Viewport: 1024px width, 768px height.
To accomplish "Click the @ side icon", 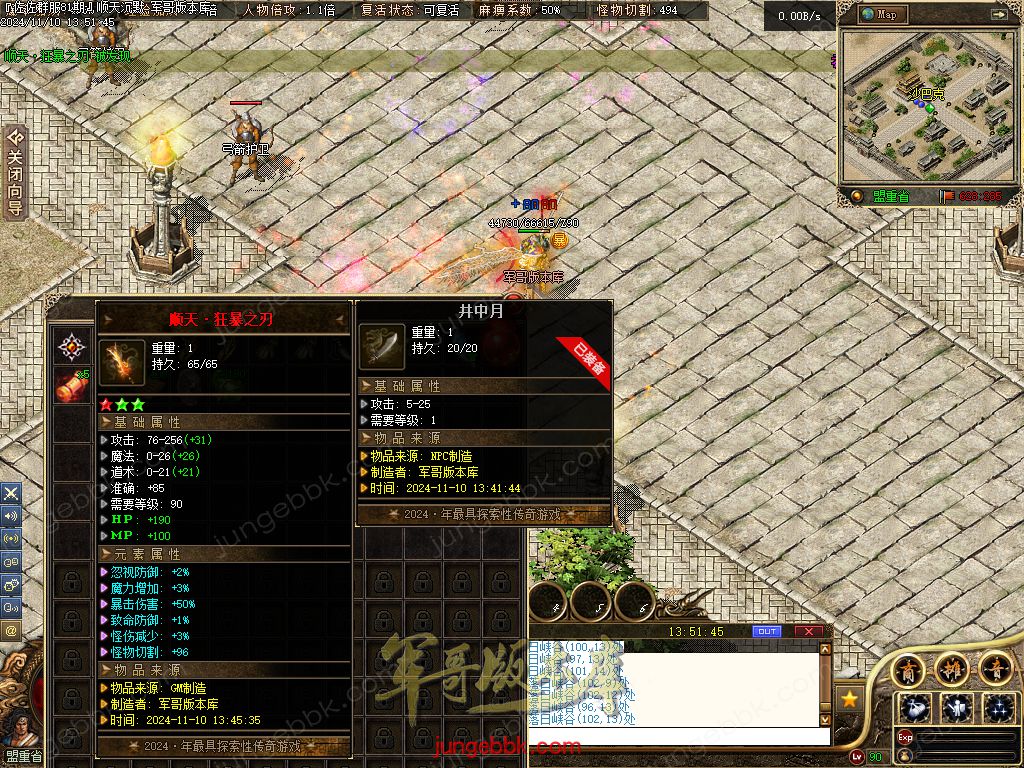I will point(11,630).
